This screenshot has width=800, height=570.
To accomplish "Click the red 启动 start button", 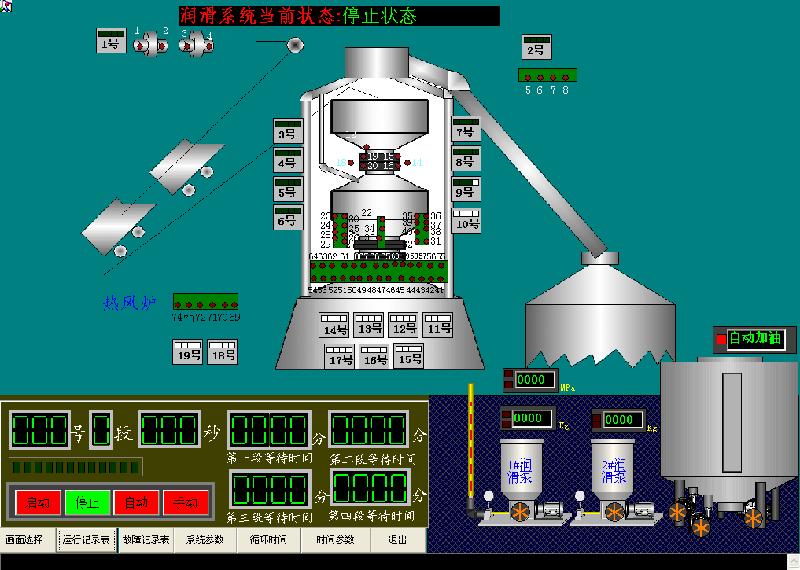I will [x=38, y=502].
